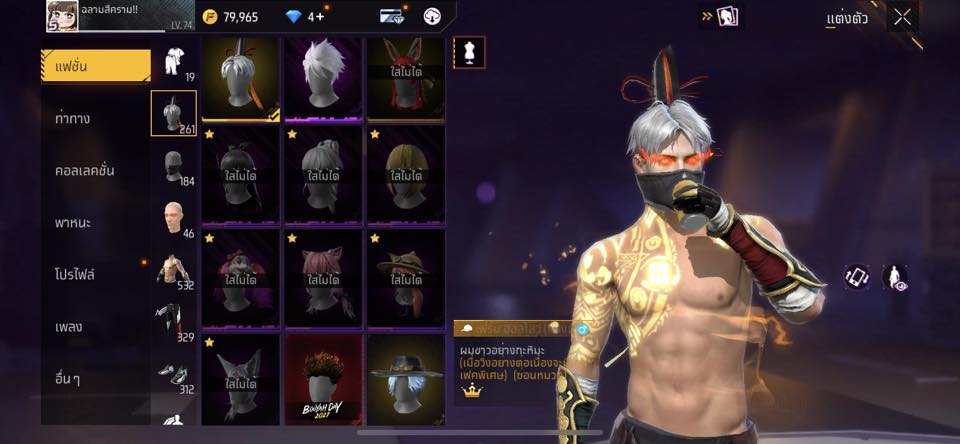Image resolution: width=960 pixels, height=444 pixels.
Task: Switch to the mask category with 184 items
Action: [174, 166]
